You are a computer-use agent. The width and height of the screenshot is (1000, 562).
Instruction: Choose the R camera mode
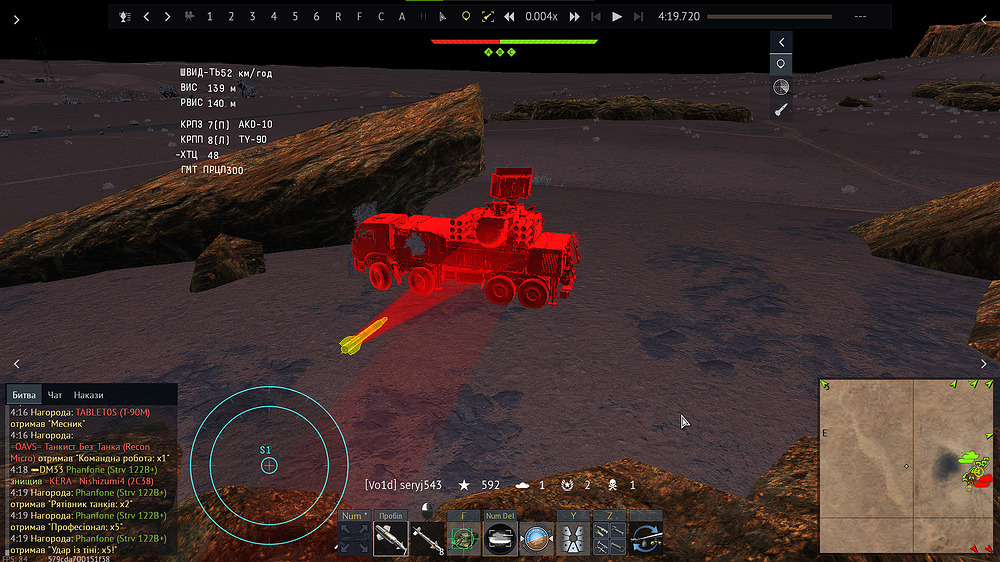coord(338,17)
